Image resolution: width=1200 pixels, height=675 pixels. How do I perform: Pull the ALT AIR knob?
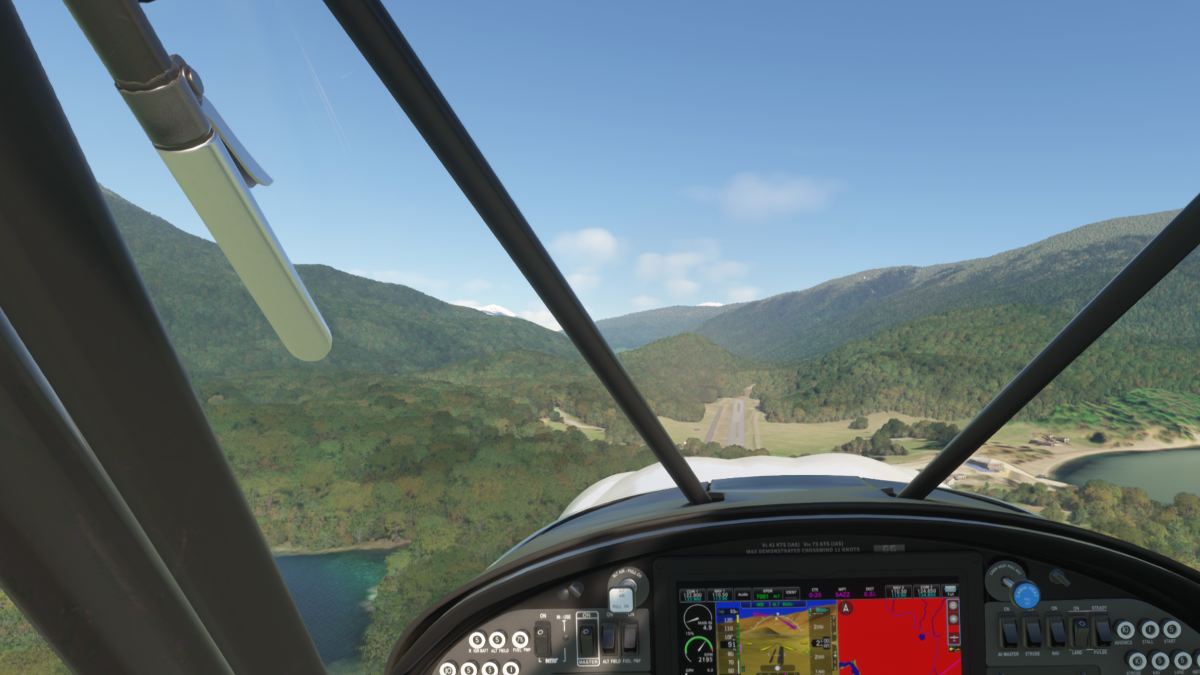coord(621,598)
